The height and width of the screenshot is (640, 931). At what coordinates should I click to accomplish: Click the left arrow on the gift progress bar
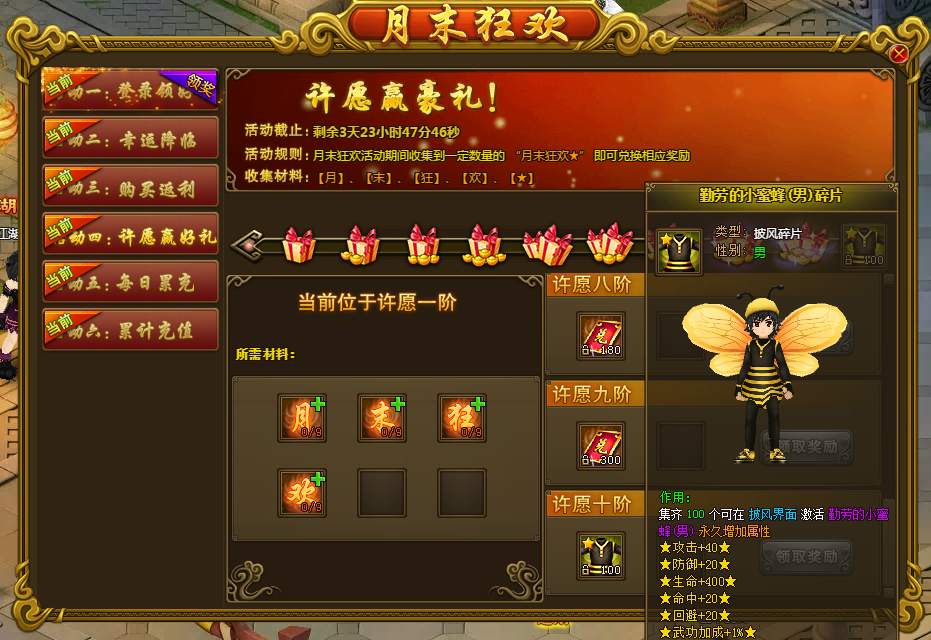pyautogui.click(x=243, y=244)
